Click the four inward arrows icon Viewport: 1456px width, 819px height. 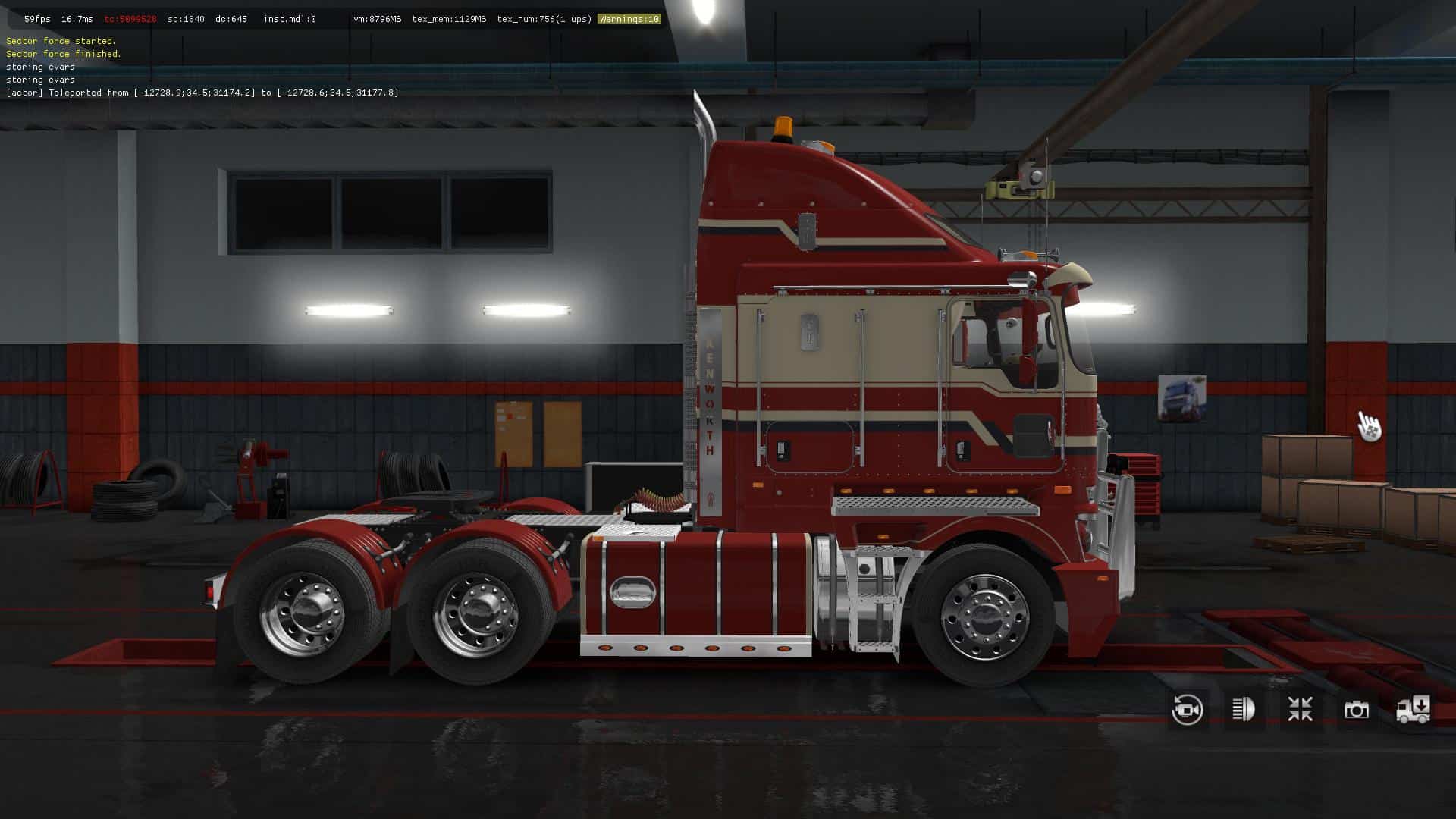[1300, 710]
